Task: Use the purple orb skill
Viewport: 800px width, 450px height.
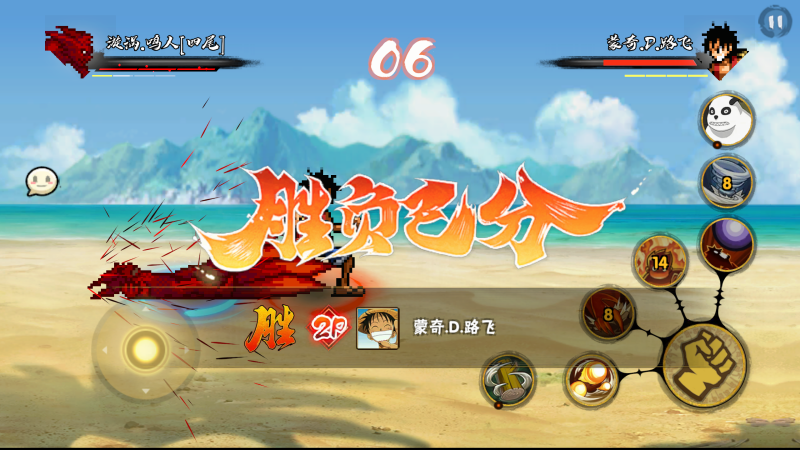Action: (x=726, y=244)
